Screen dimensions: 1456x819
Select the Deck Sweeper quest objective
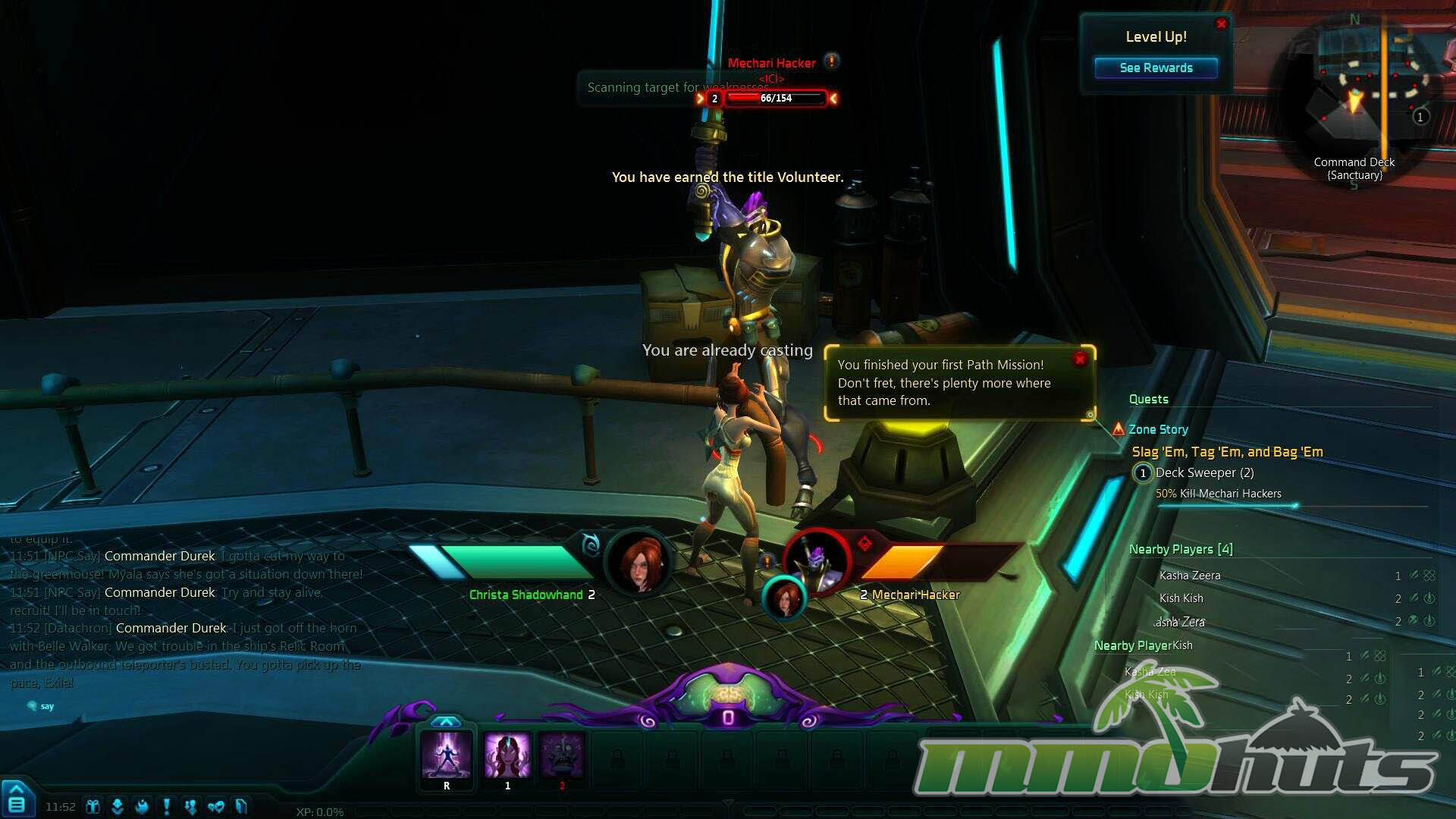tap(1204, 473)
